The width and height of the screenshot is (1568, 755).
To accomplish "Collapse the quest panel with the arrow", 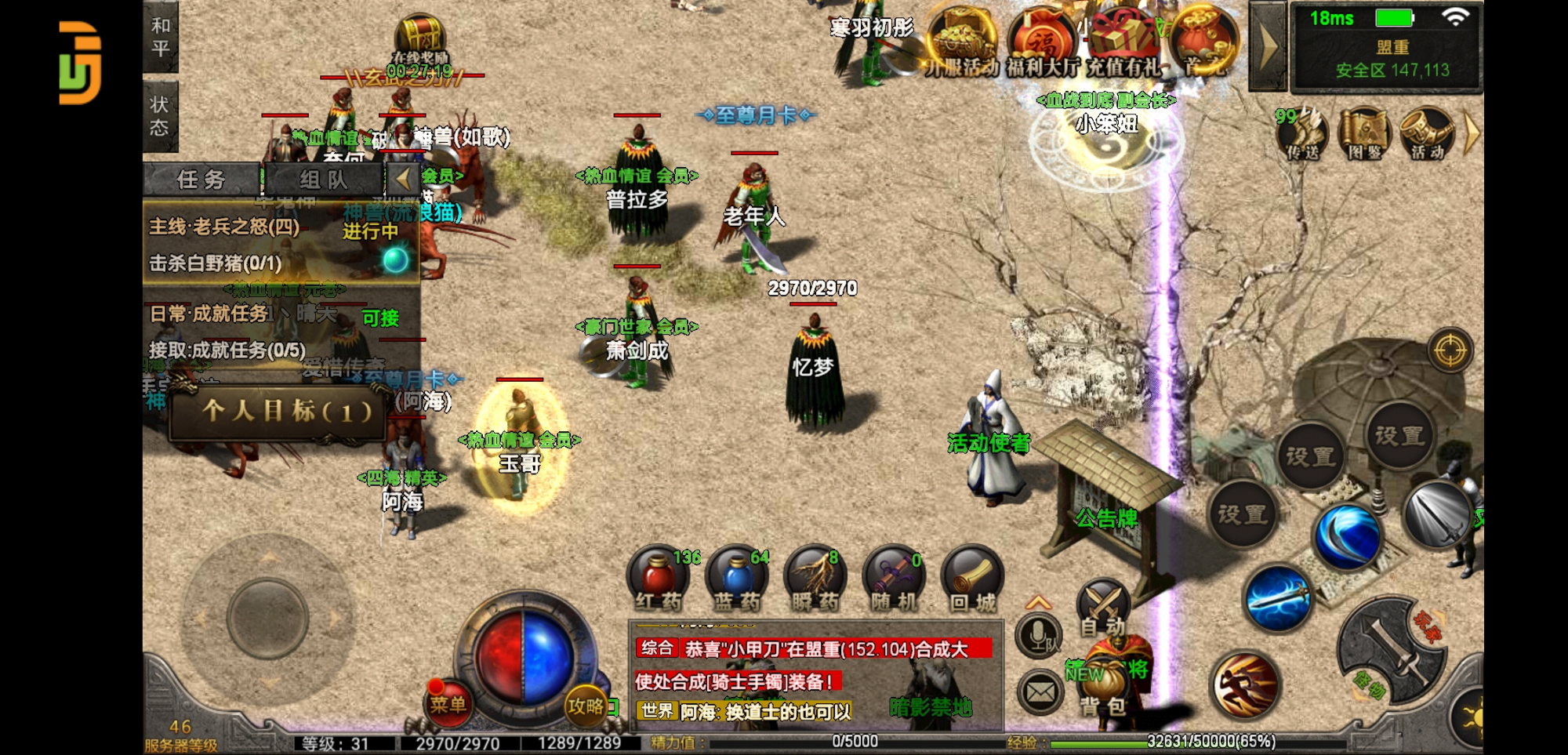I will (x=403, y=179).
